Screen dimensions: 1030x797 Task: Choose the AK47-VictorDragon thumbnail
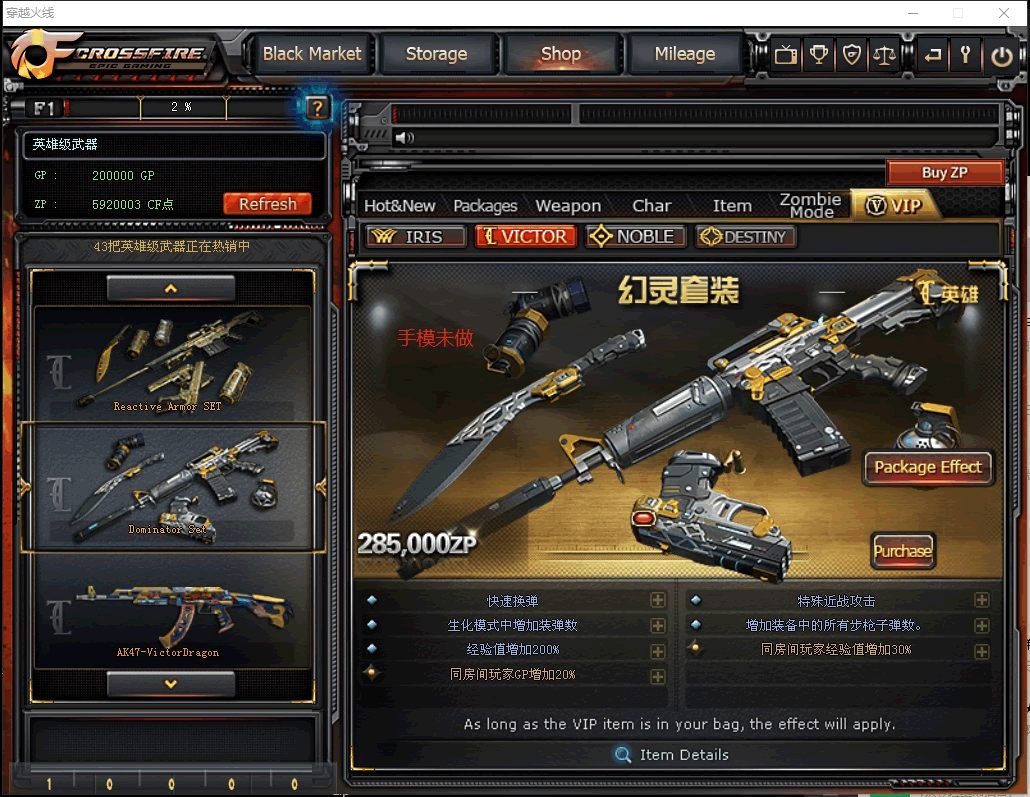[168, 612]
